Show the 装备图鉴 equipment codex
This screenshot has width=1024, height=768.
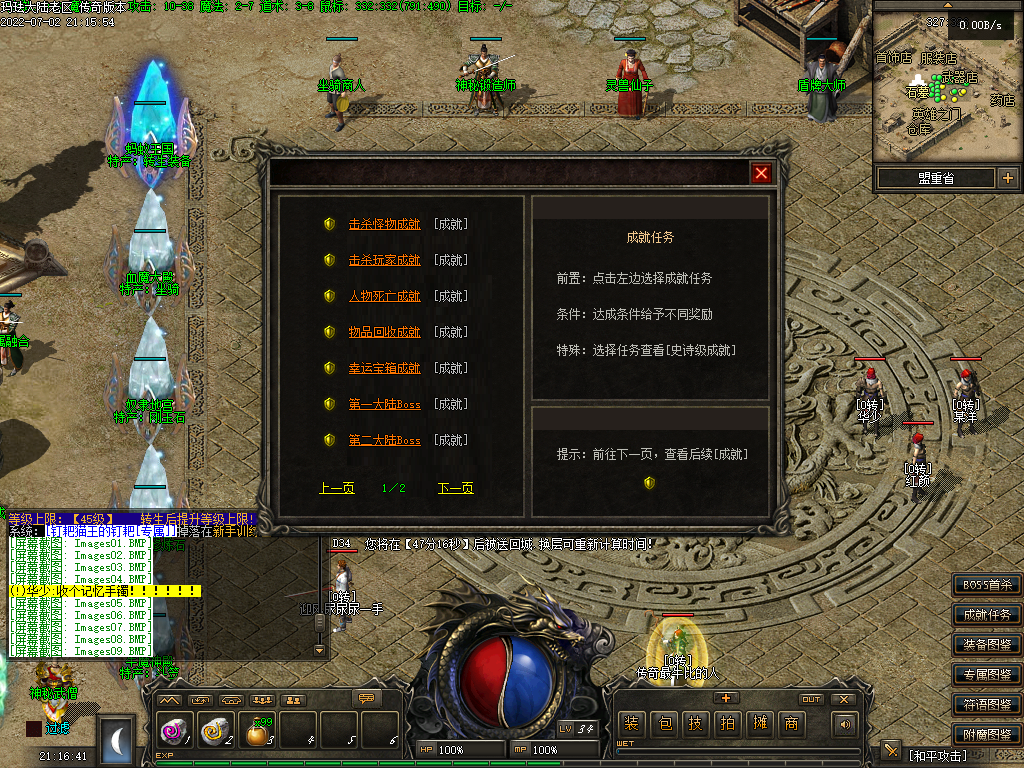(x=987, y=645)
